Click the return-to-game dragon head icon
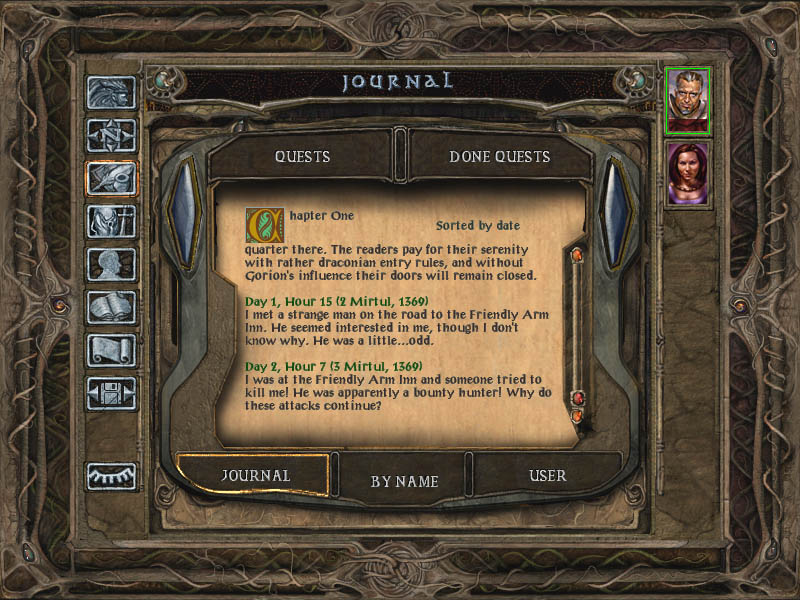Viewport: 800px width, 600px height. [x=111, y=92]
